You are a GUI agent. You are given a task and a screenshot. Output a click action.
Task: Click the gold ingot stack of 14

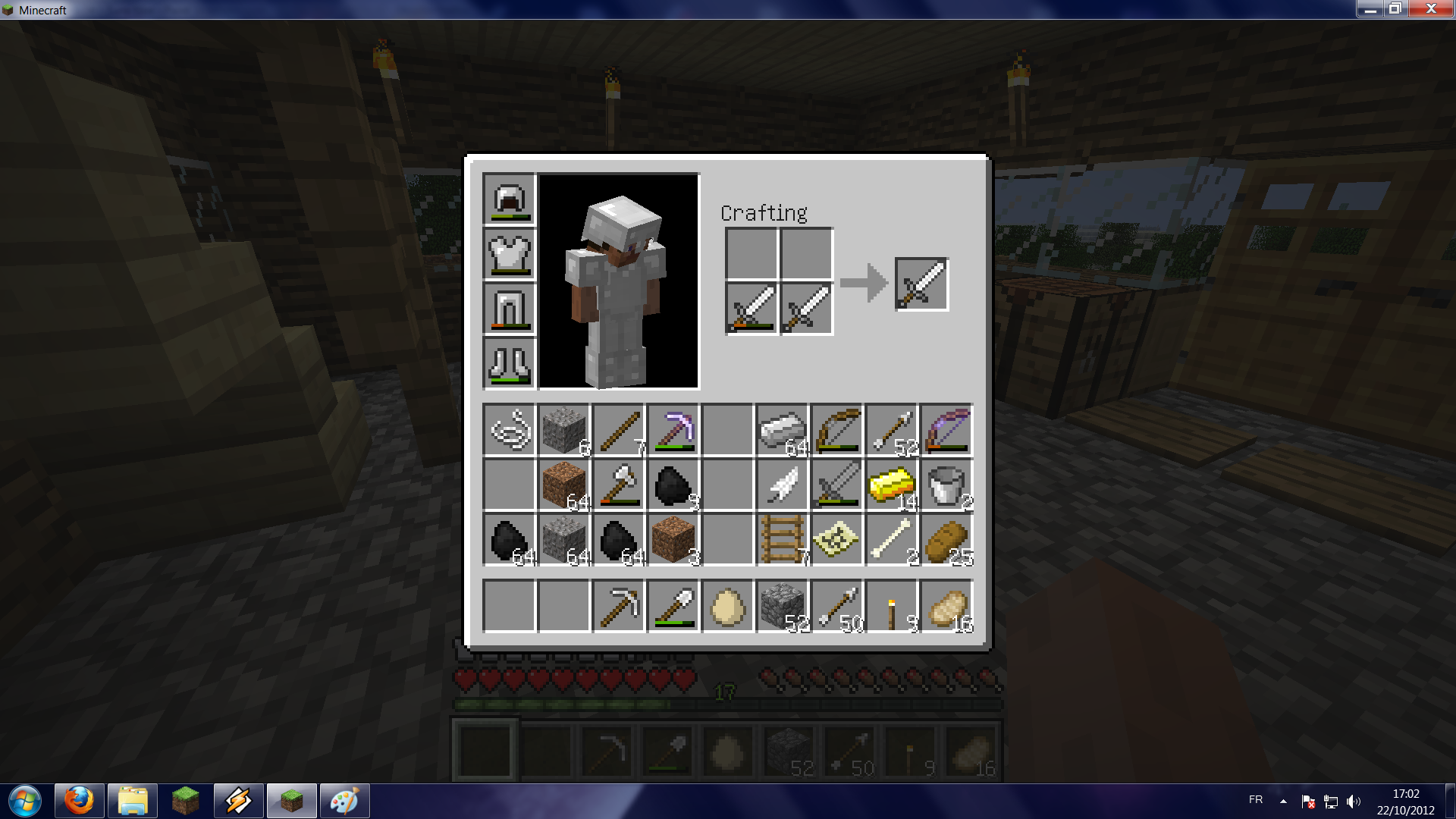pyautogui.click(x=892, y=485)
